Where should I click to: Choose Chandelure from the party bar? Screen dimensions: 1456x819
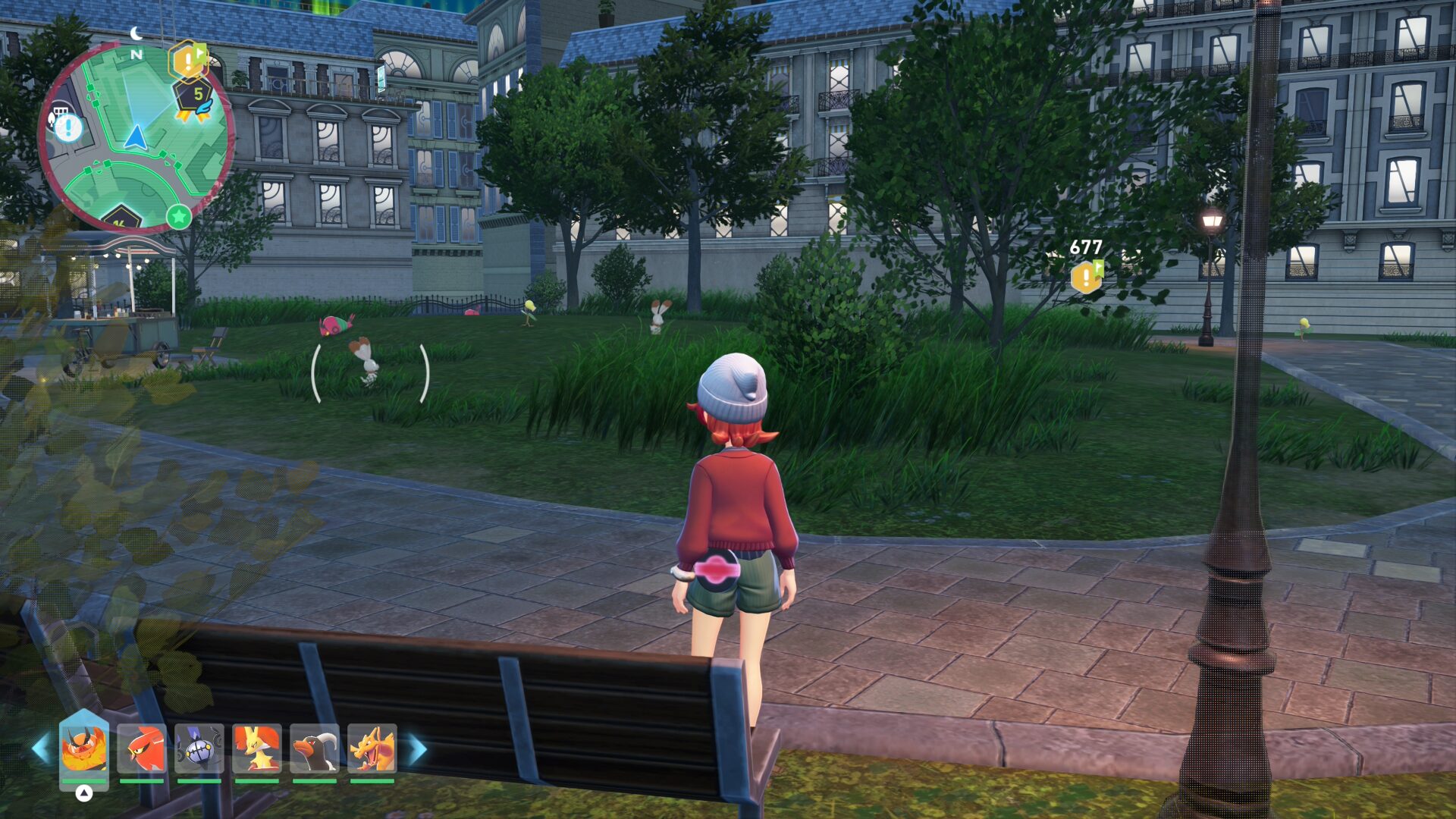click(199, 748)
